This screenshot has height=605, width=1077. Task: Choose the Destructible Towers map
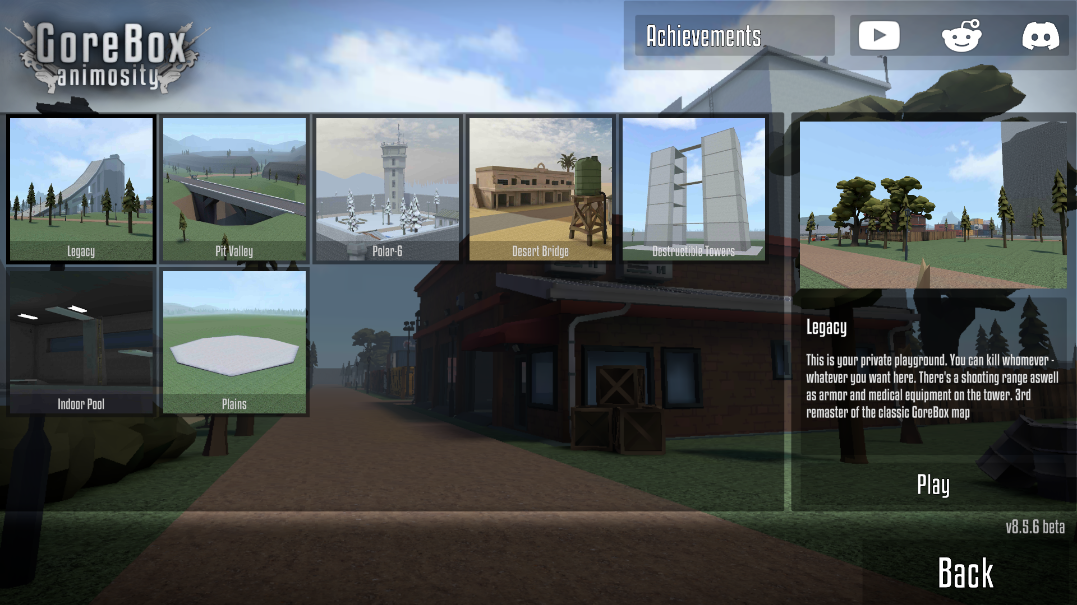coord(693,188)
